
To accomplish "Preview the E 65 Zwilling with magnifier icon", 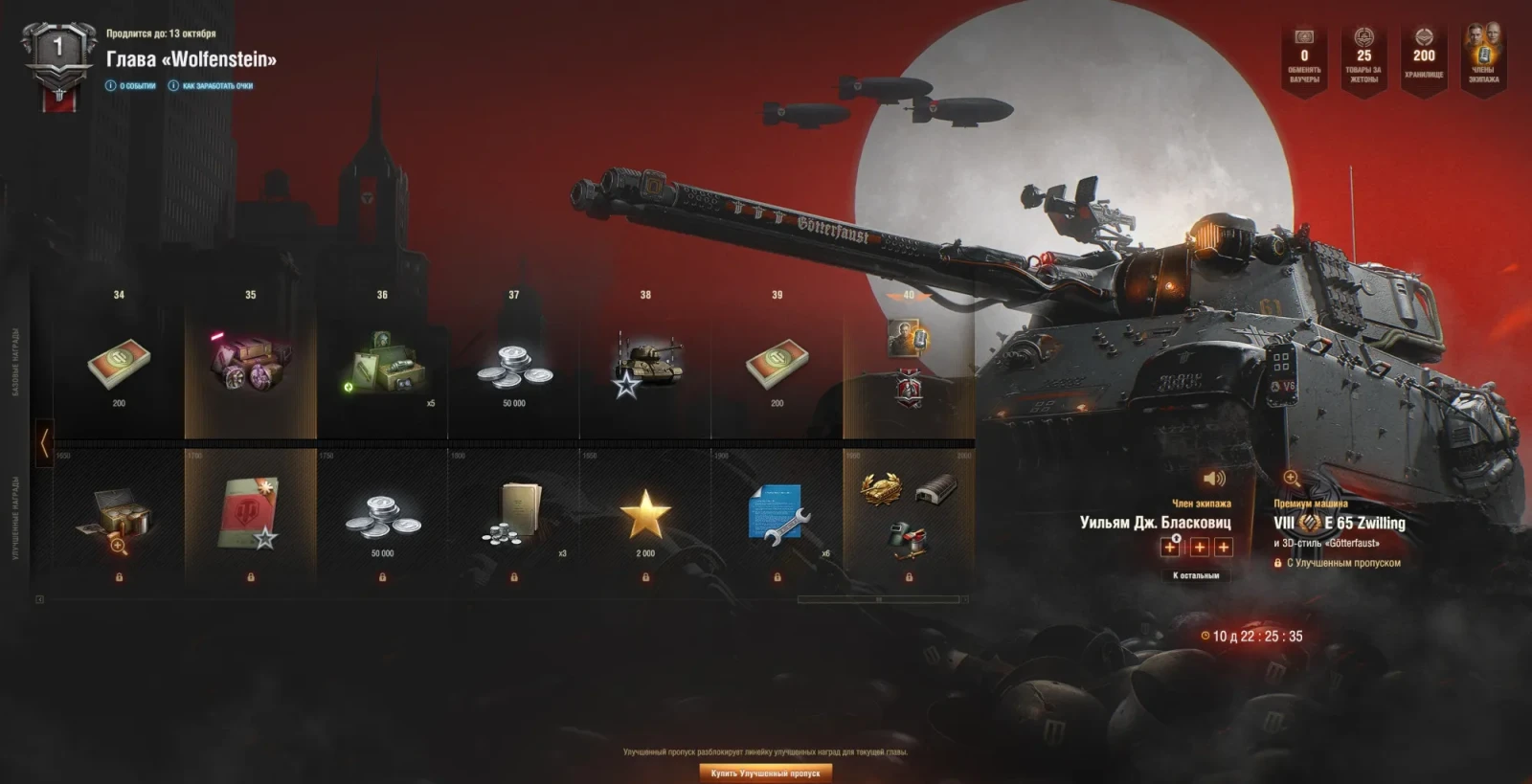I will pyautogui.click(x=1292, y=479).
